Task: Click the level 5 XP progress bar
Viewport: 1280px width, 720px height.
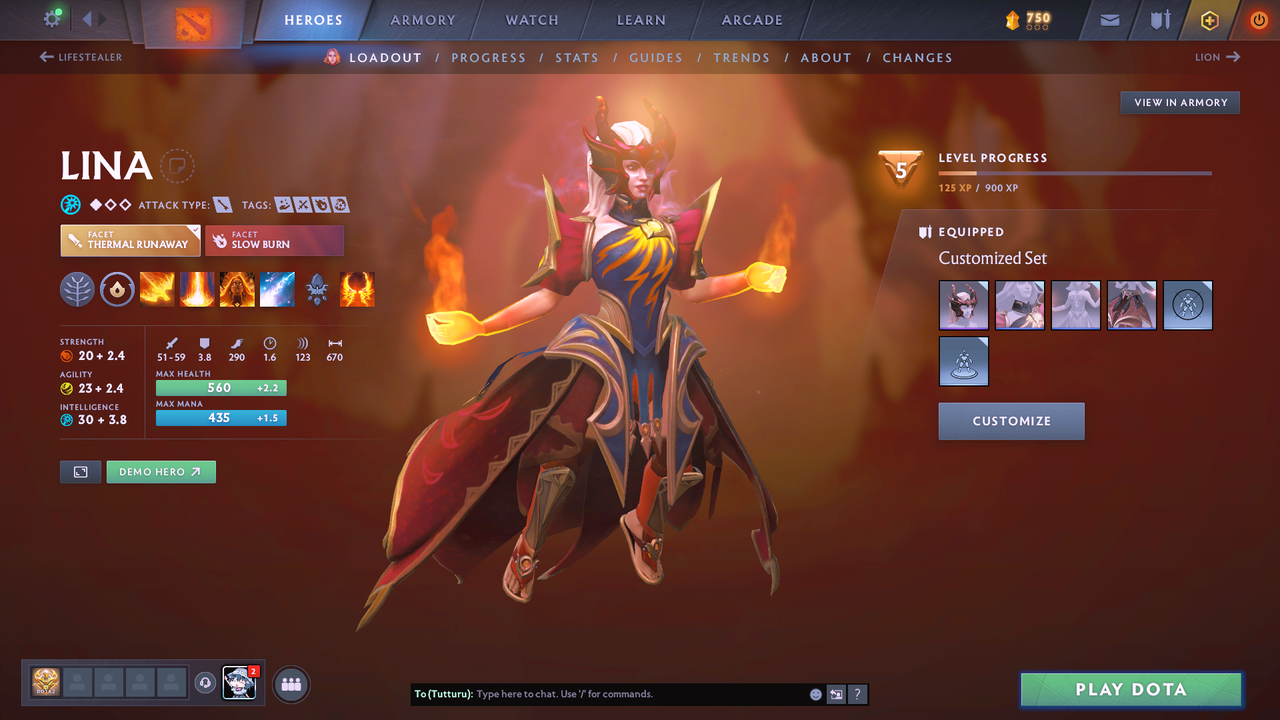Action: (1075, 170)
